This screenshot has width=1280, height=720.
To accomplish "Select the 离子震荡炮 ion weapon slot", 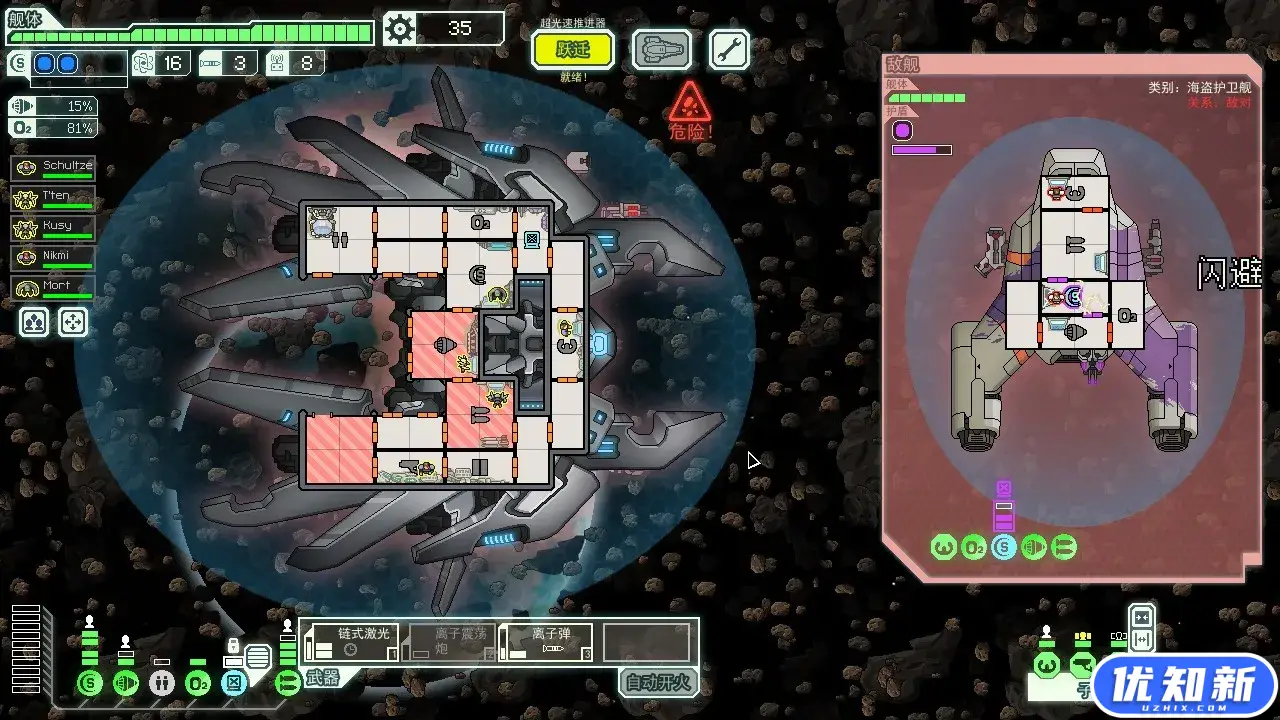I will pyautogui.click(x=450, y=642).
